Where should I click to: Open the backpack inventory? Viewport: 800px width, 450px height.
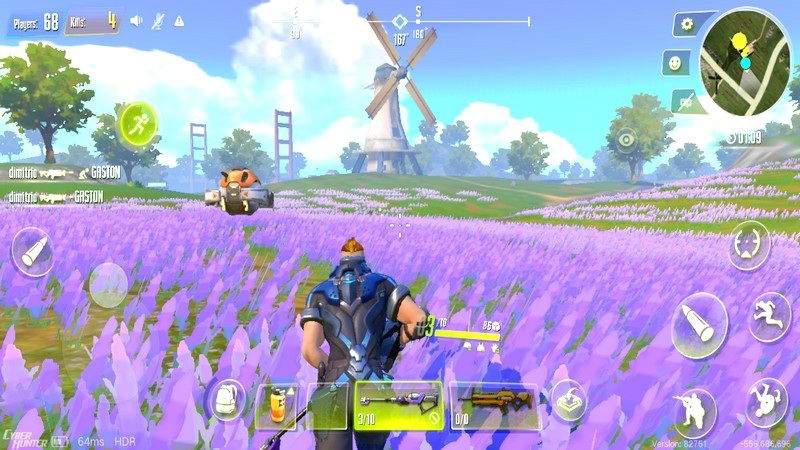(226, 401)
